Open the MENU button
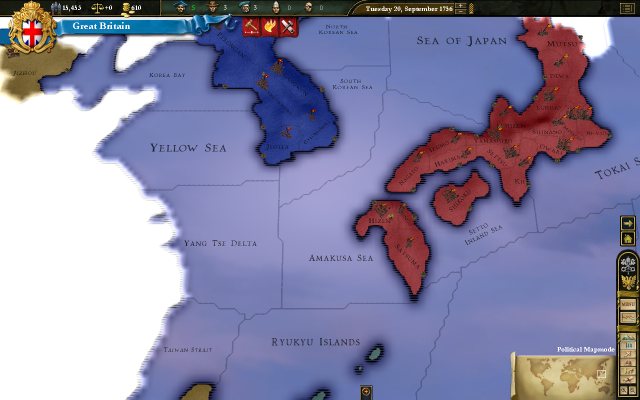Viewport: 640px width, 400px height. pos(629,304)
